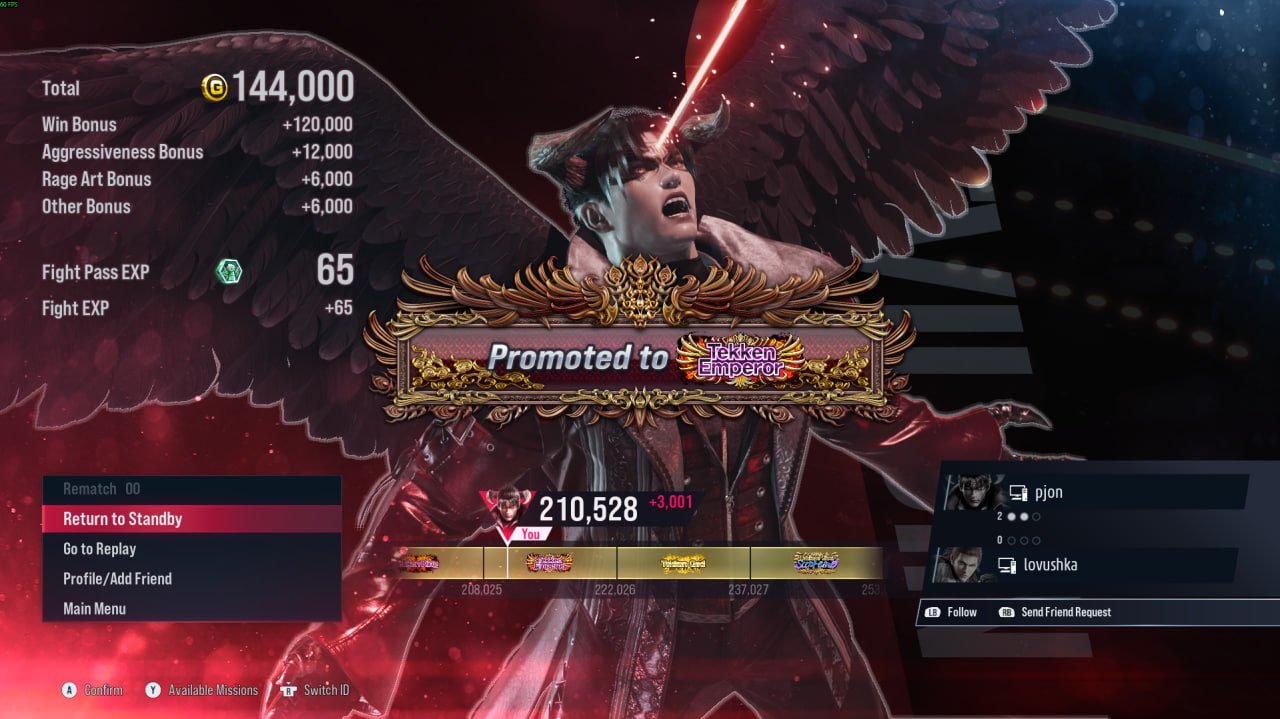Screen dimensions: 1280x719
Task: Choose the Rematch option
Action: pyautogui.click(x=190, y=489)
